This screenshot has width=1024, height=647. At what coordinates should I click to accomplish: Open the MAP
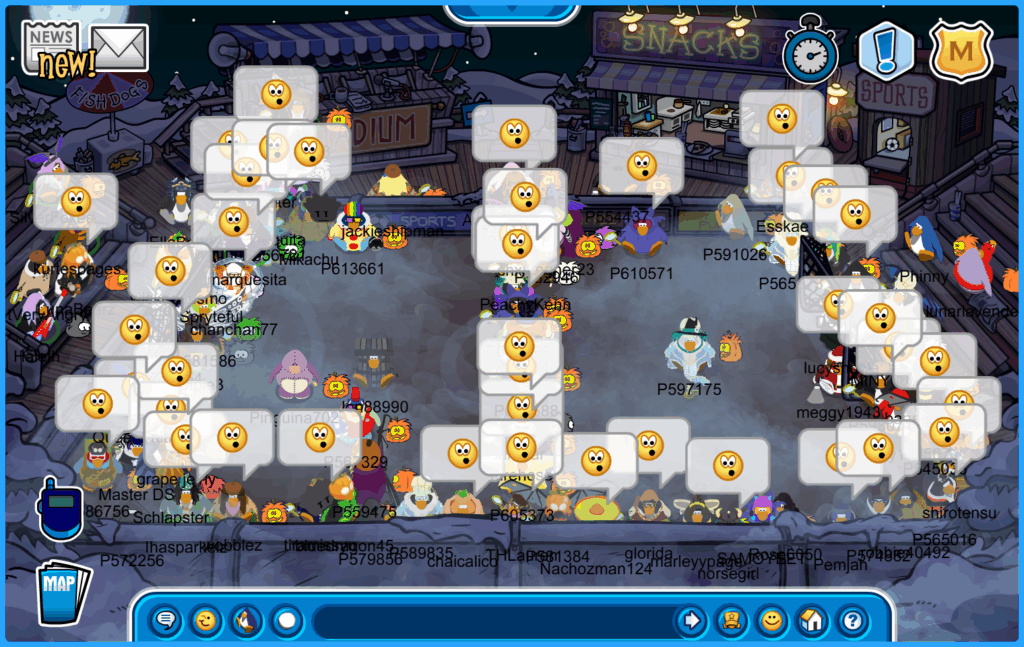click(x=63, y=587)
